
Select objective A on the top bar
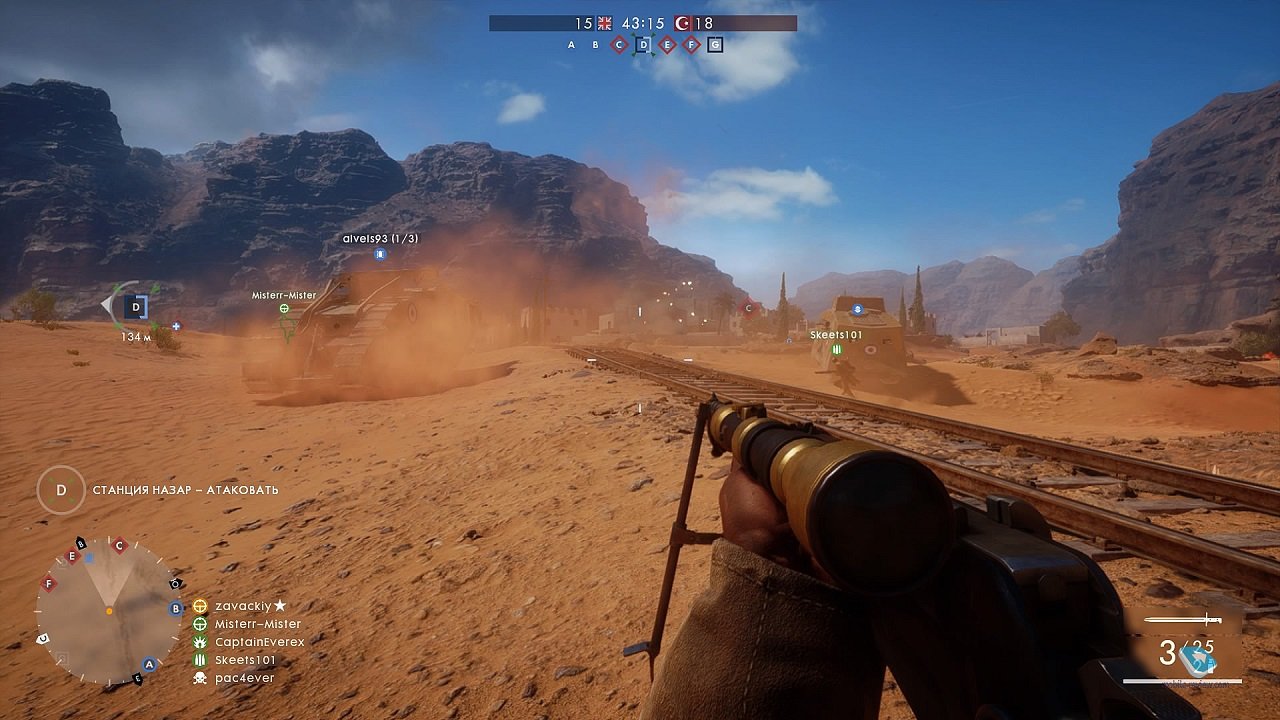point(571,44)
